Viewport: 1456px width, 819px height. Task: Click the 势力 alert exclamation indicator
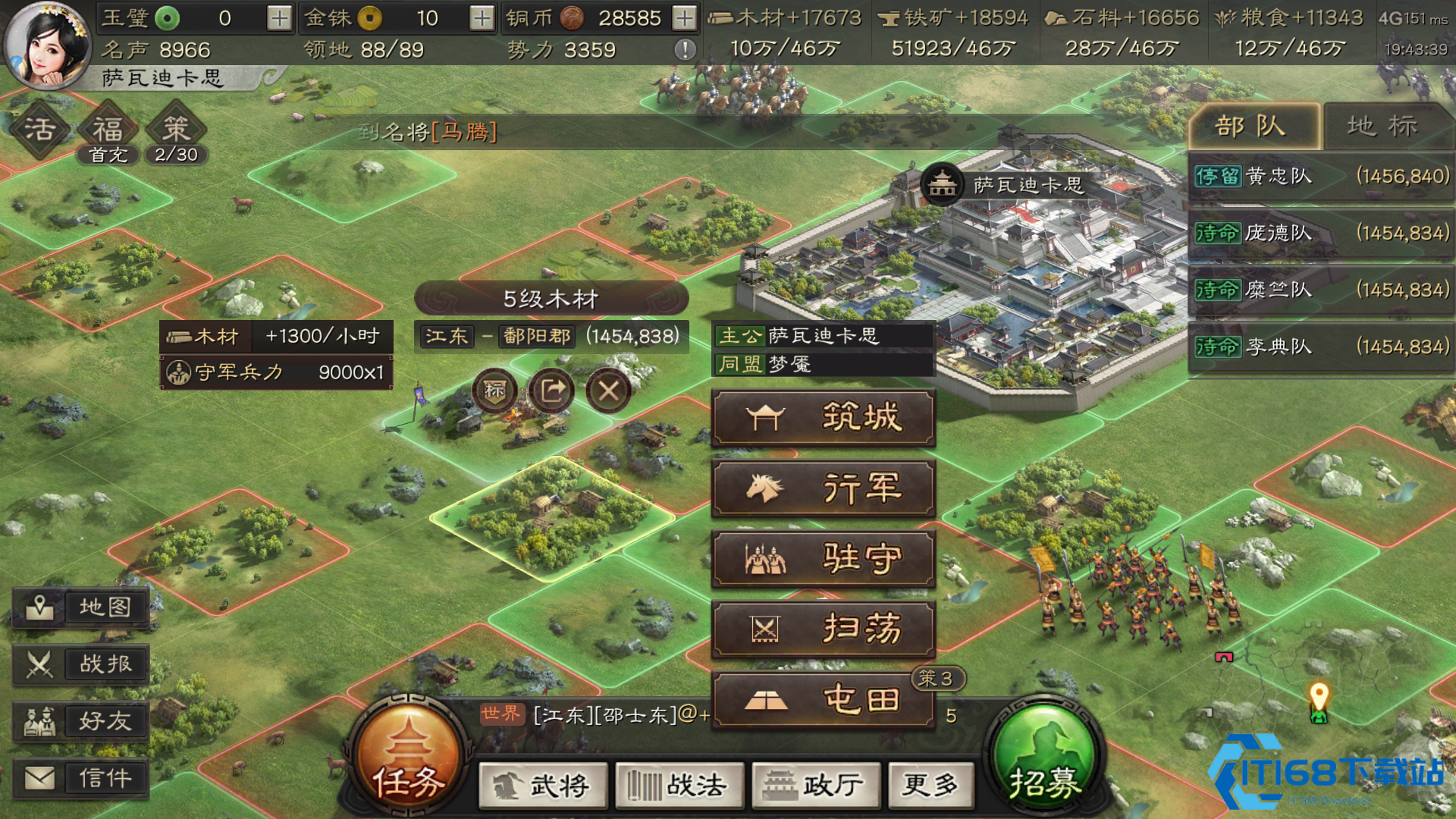tap(686, 50)
